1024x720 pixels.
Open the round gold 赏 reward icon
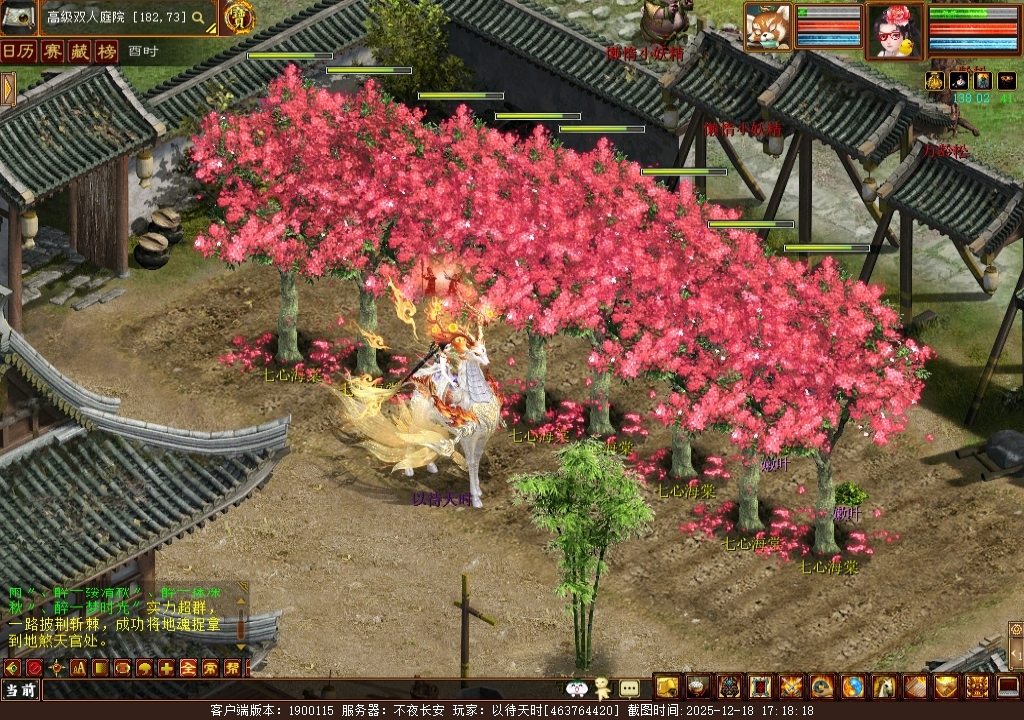[238, 17]
